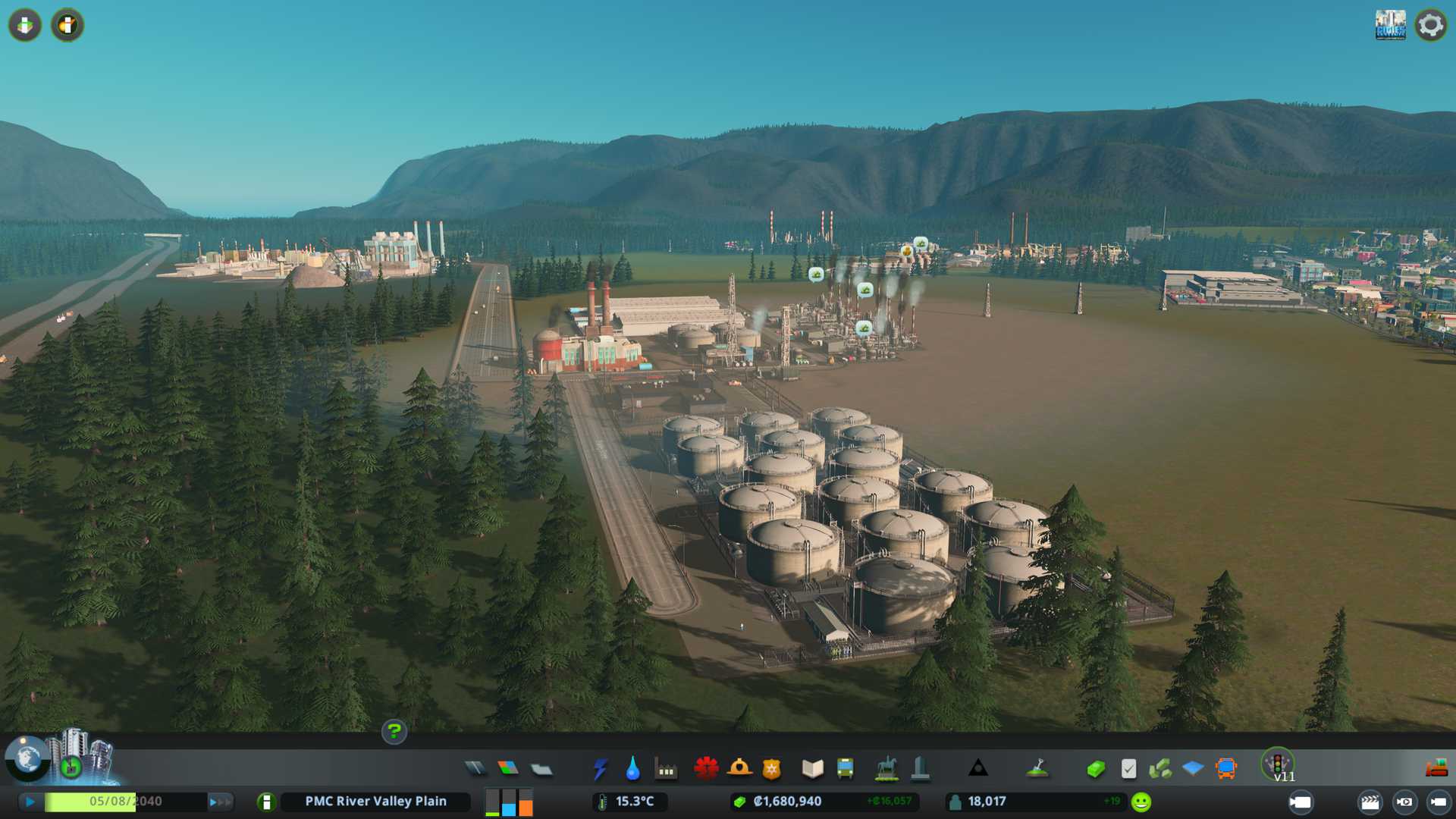The image size is (1456, 819).
Task: Open the Police badge menu
Action: (x=771, y=769)
